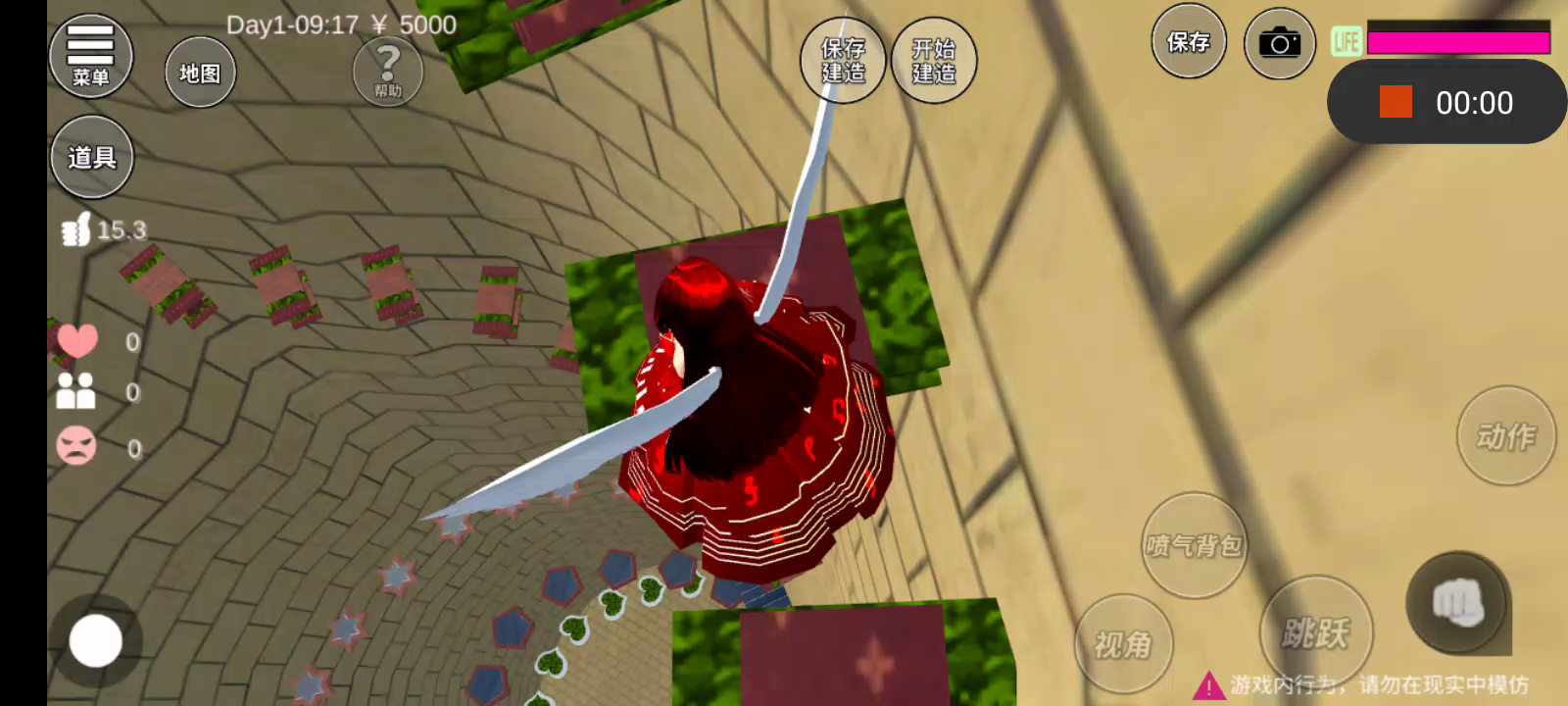Open the 菜单 main menu
Screen dimensions: 1568x706
(90, 57)
